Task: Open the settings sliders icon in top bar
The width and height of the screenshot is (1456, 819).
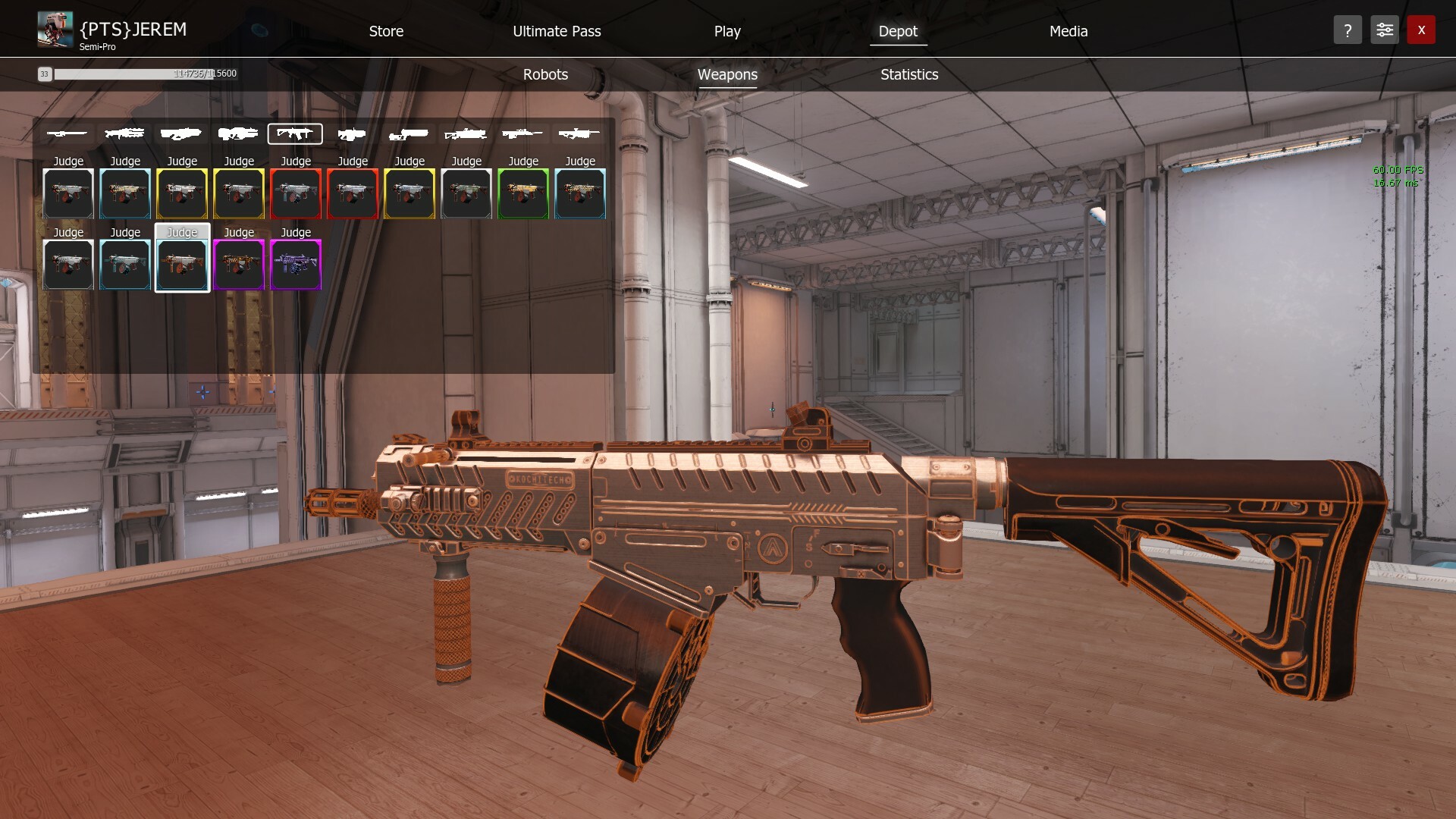Action: pos(1384,30)
